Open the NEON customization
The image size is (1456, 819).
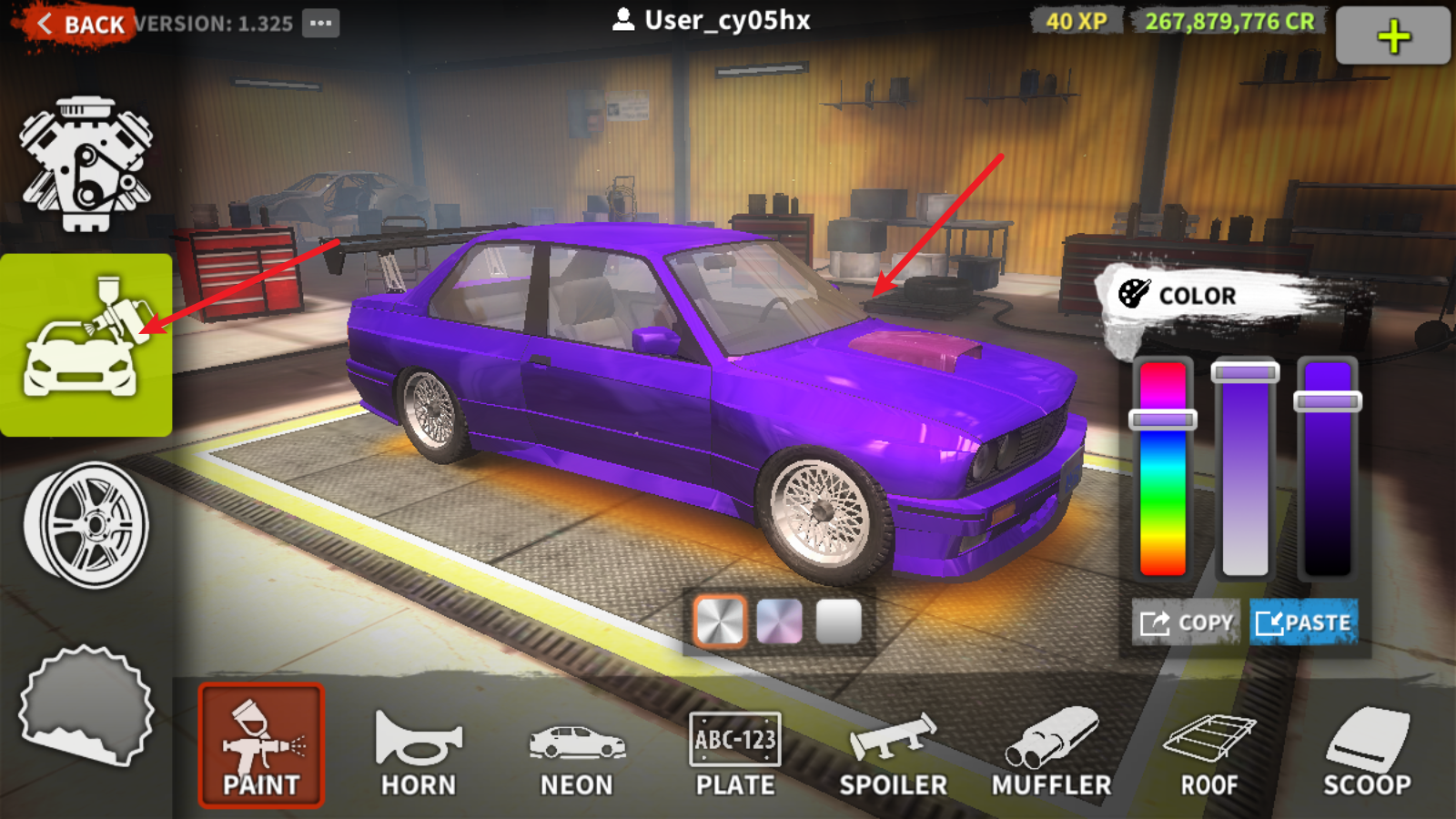click(x=577, y=751)
